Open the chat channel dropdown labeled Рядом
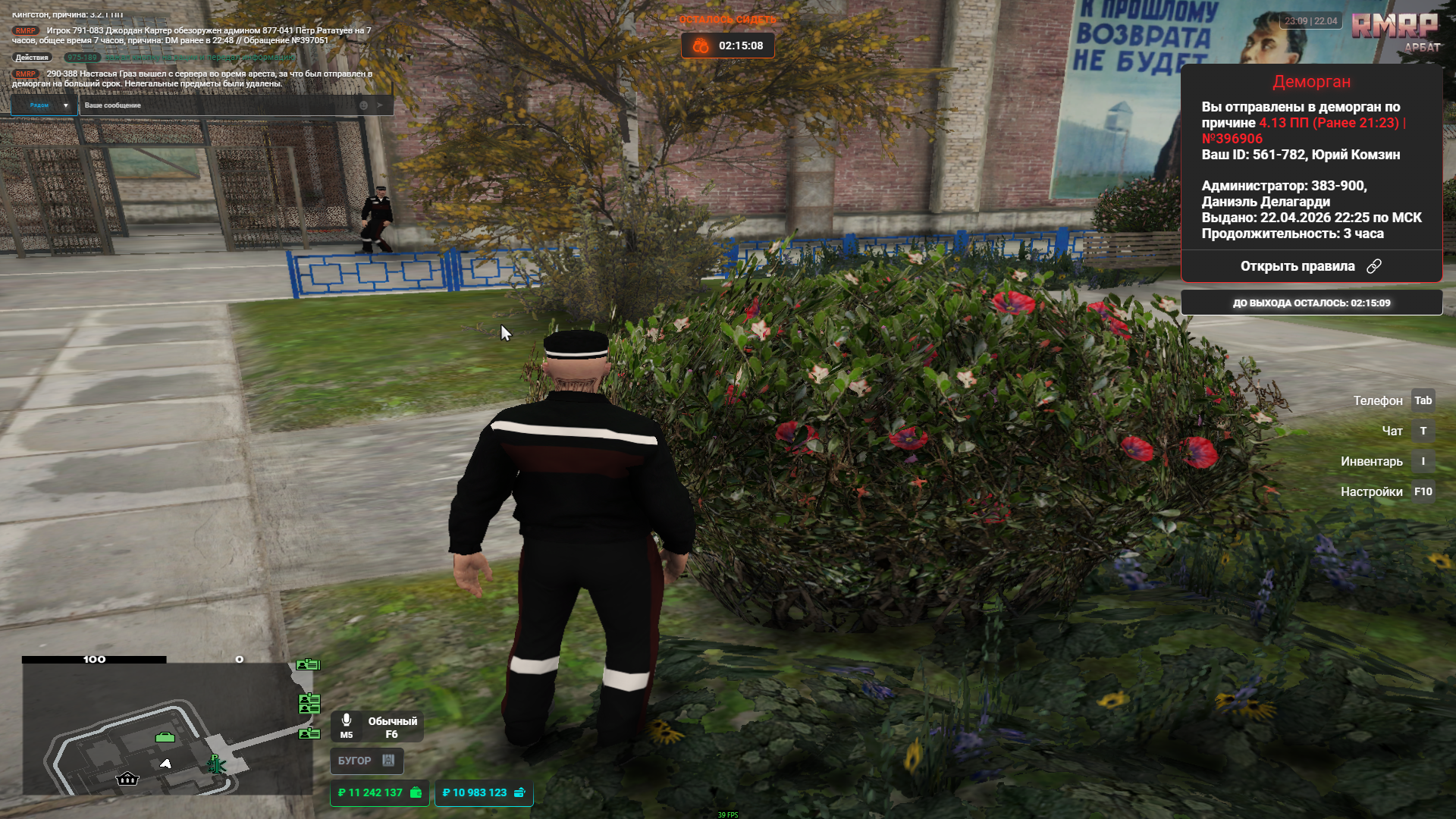The image size is (1456, 819). (x=44, y=105)
